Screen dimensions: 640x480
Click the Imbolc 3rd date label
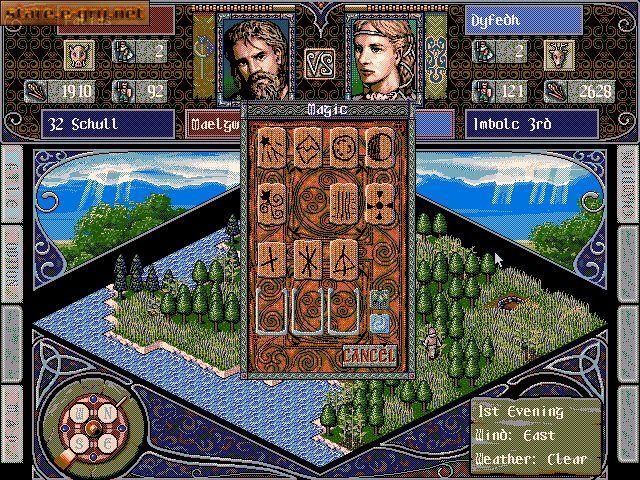(x=530, y=124)
